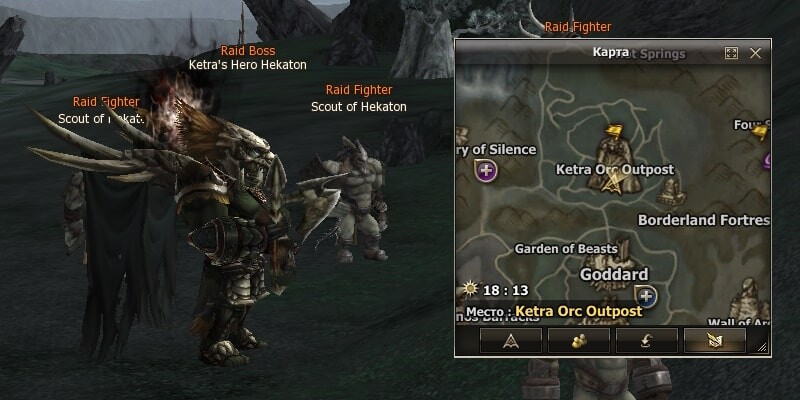Click the resize grip of the map window
The image size is (800, 400).
point(762,347)
